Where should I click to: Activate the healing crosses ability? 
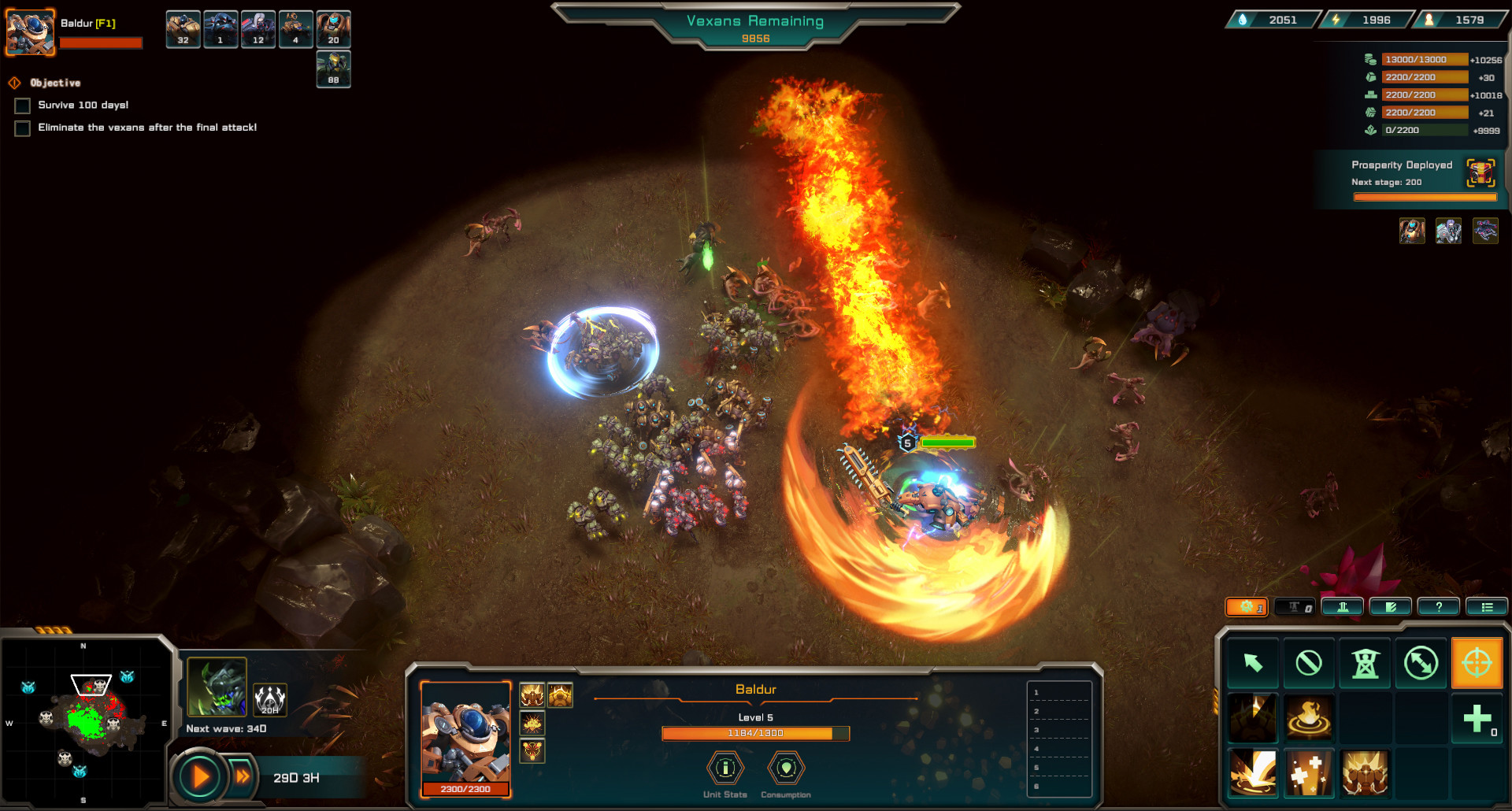(x=1308, y=774)
